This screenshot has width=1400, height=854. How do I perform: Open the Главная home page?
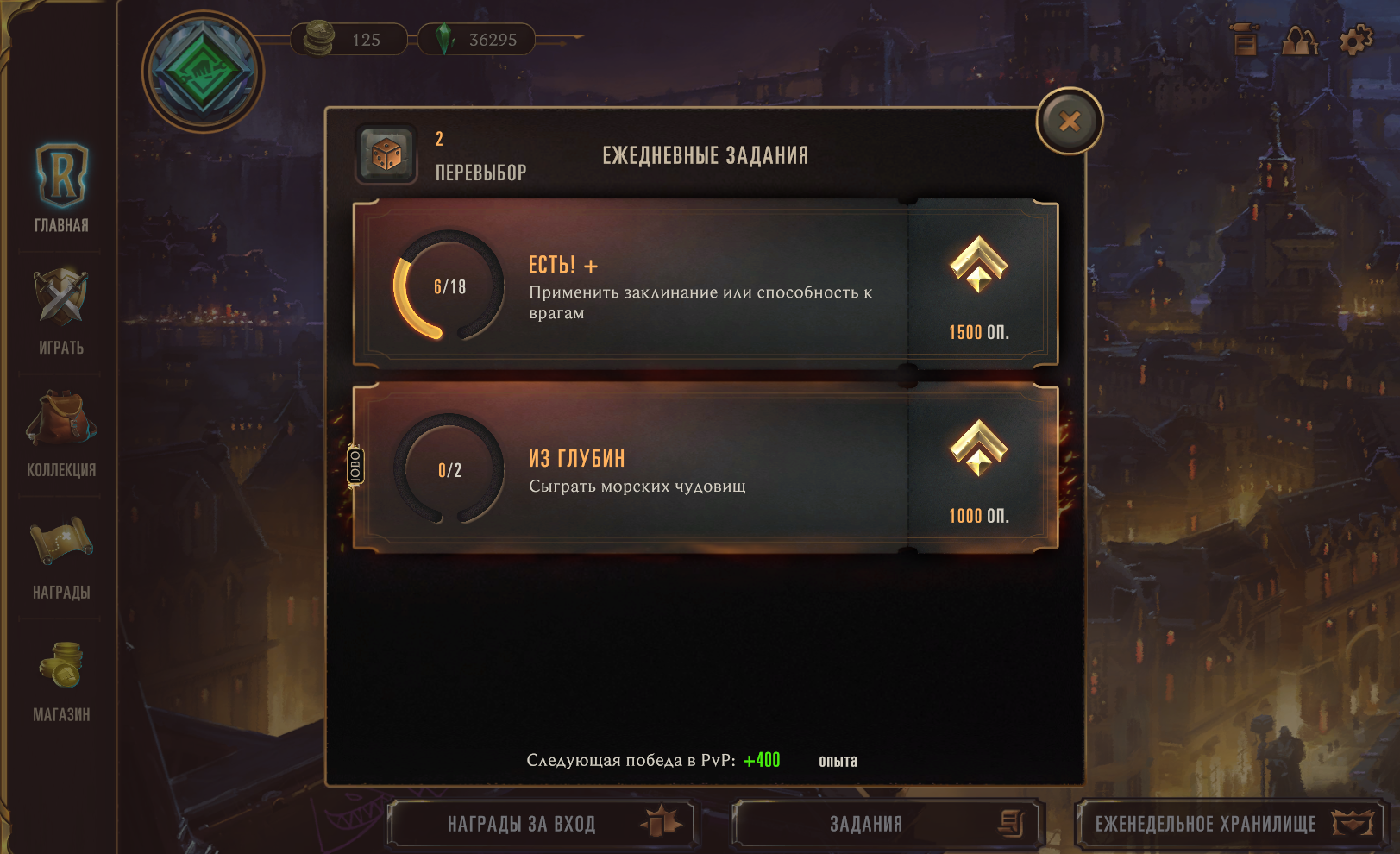[61, 187]
